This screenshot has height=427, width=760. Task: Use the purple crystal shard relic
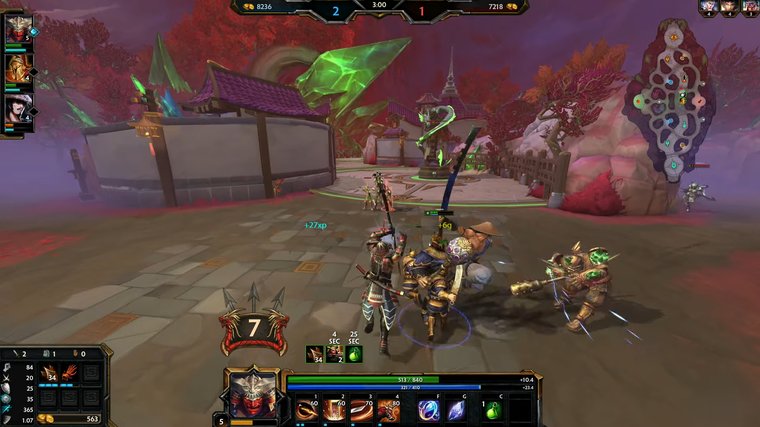tap(456, 409)
